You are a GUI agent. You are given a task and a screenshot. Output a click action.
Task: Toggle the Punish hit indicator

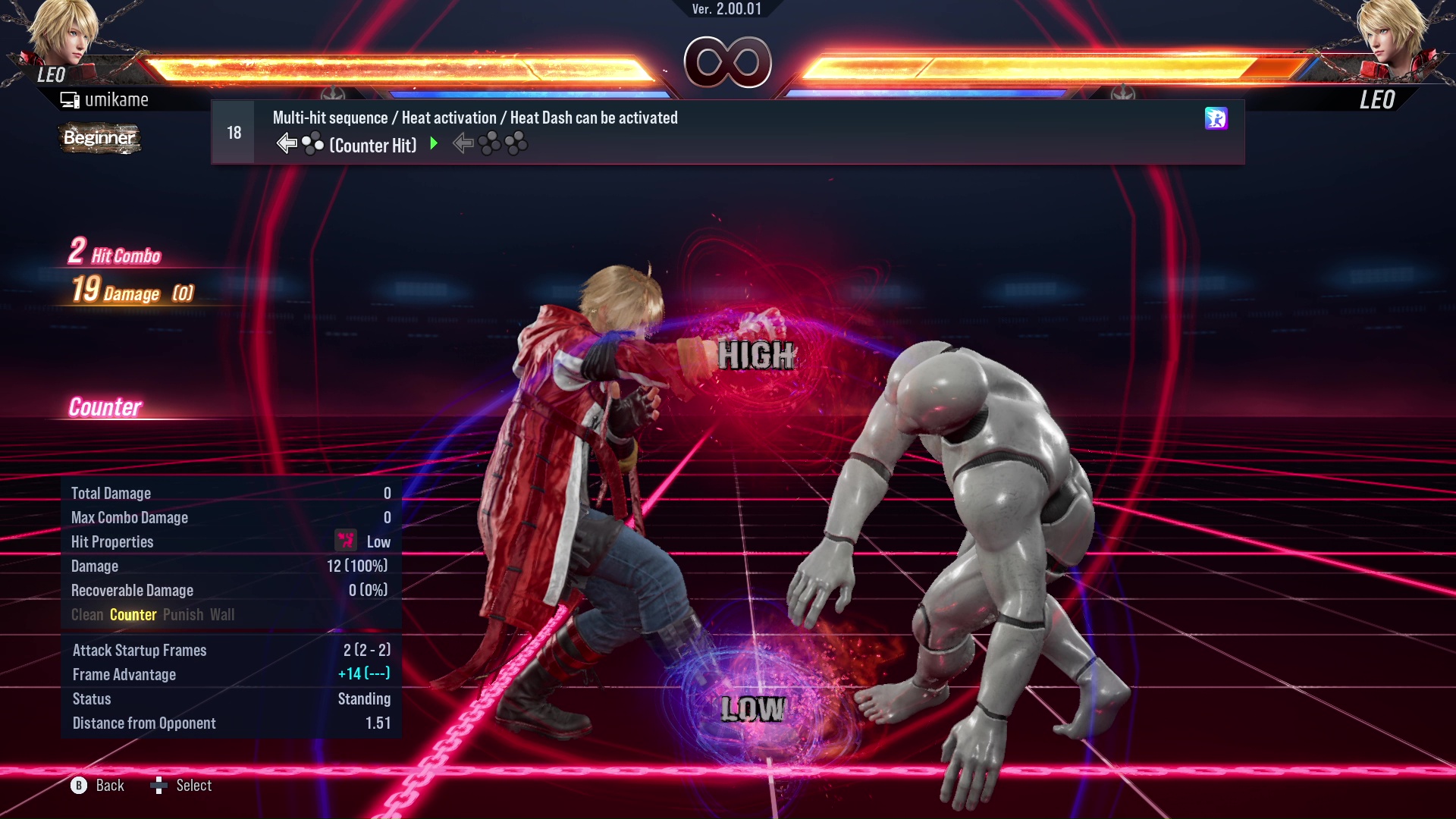coord(182,615)
